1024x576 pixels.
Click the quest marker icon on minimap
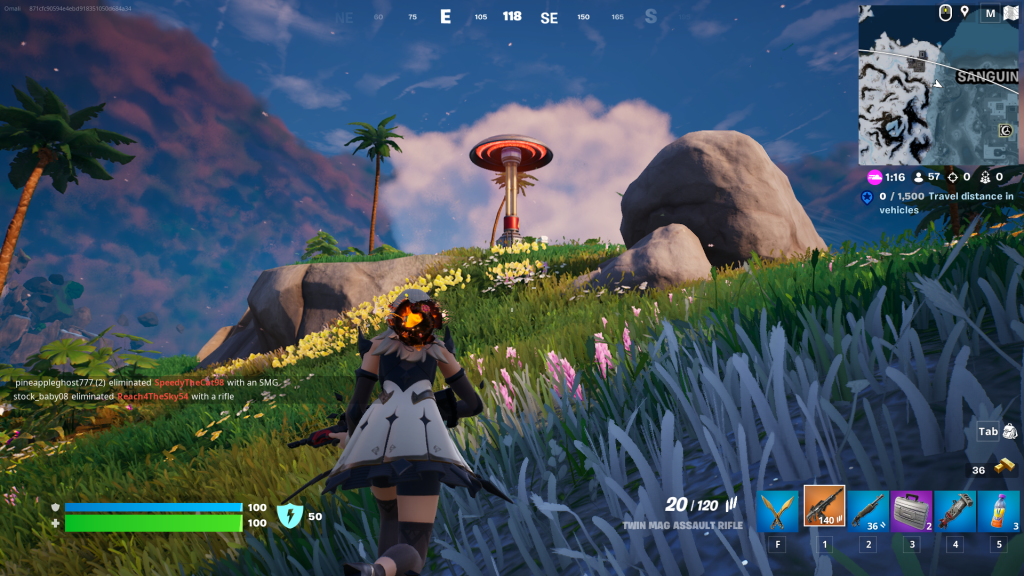coord(1005,130)
